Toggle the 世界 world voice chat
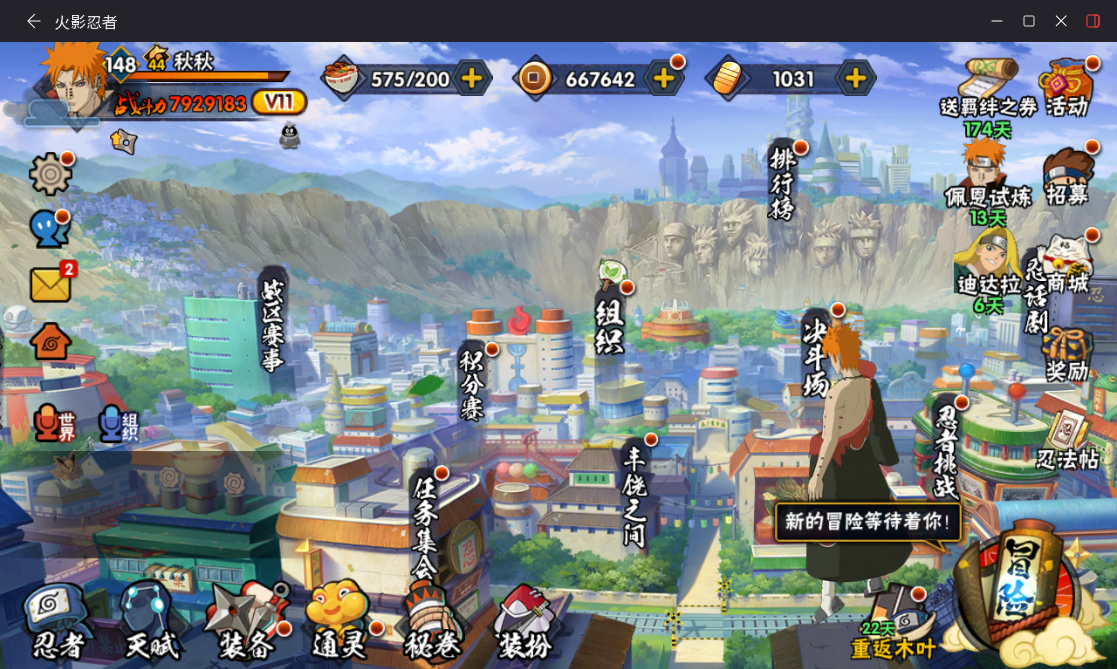The height and width of the screenshot is (669, 1117). [x=55, y=425]
